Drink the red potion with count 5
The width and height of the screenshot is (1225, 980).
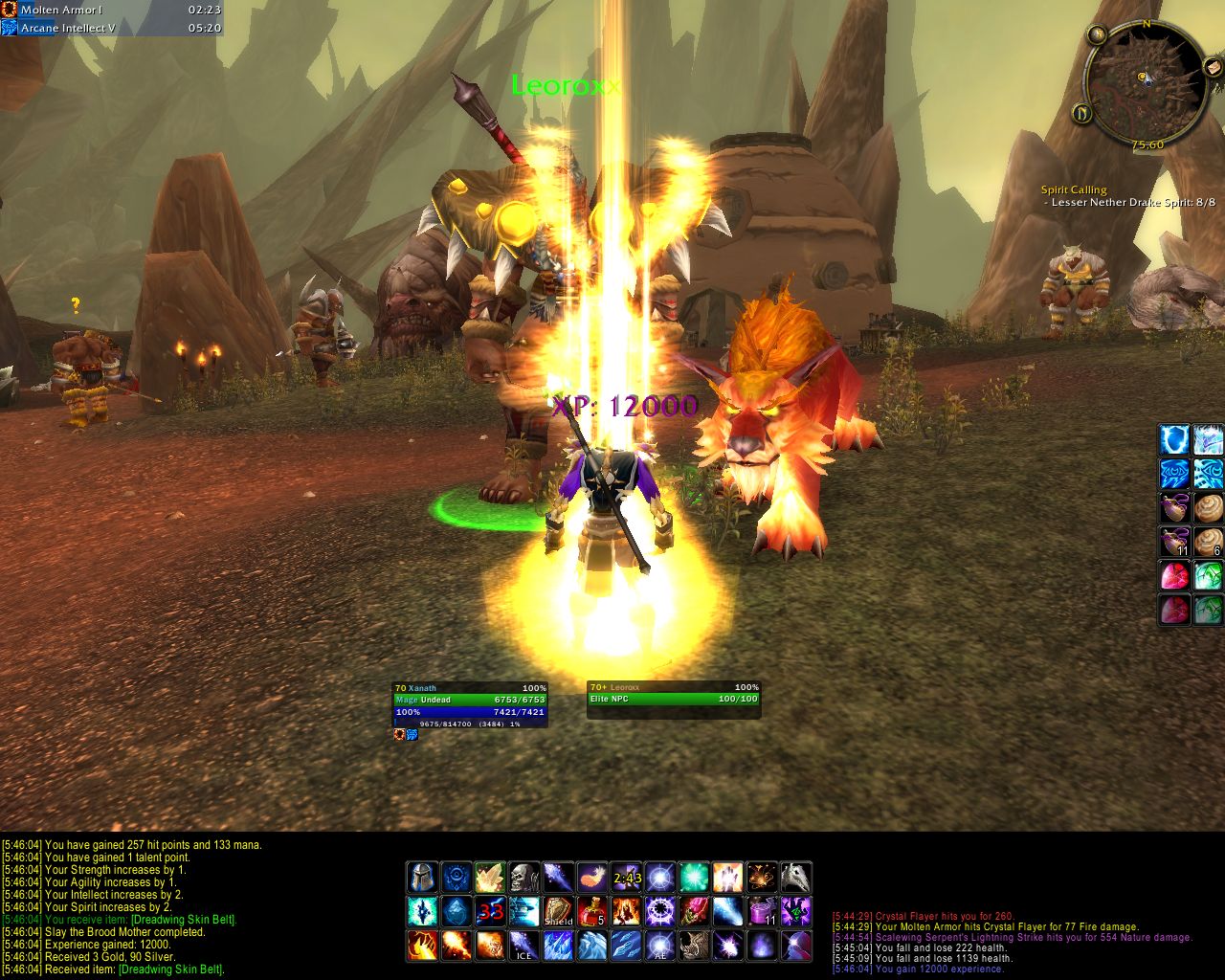coord(592,911)
